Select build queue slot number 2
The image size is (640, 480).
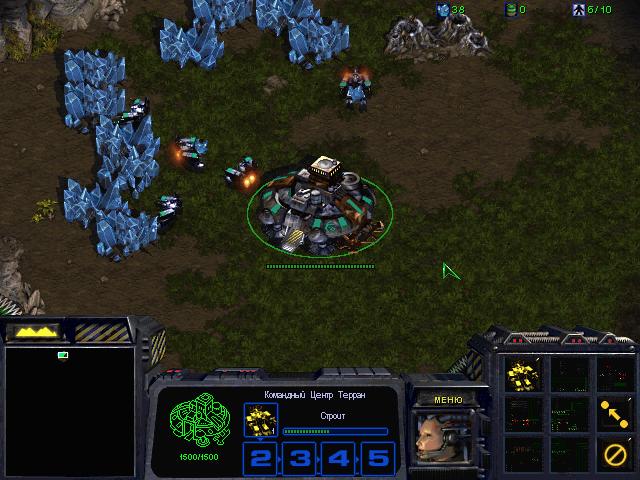261,459
